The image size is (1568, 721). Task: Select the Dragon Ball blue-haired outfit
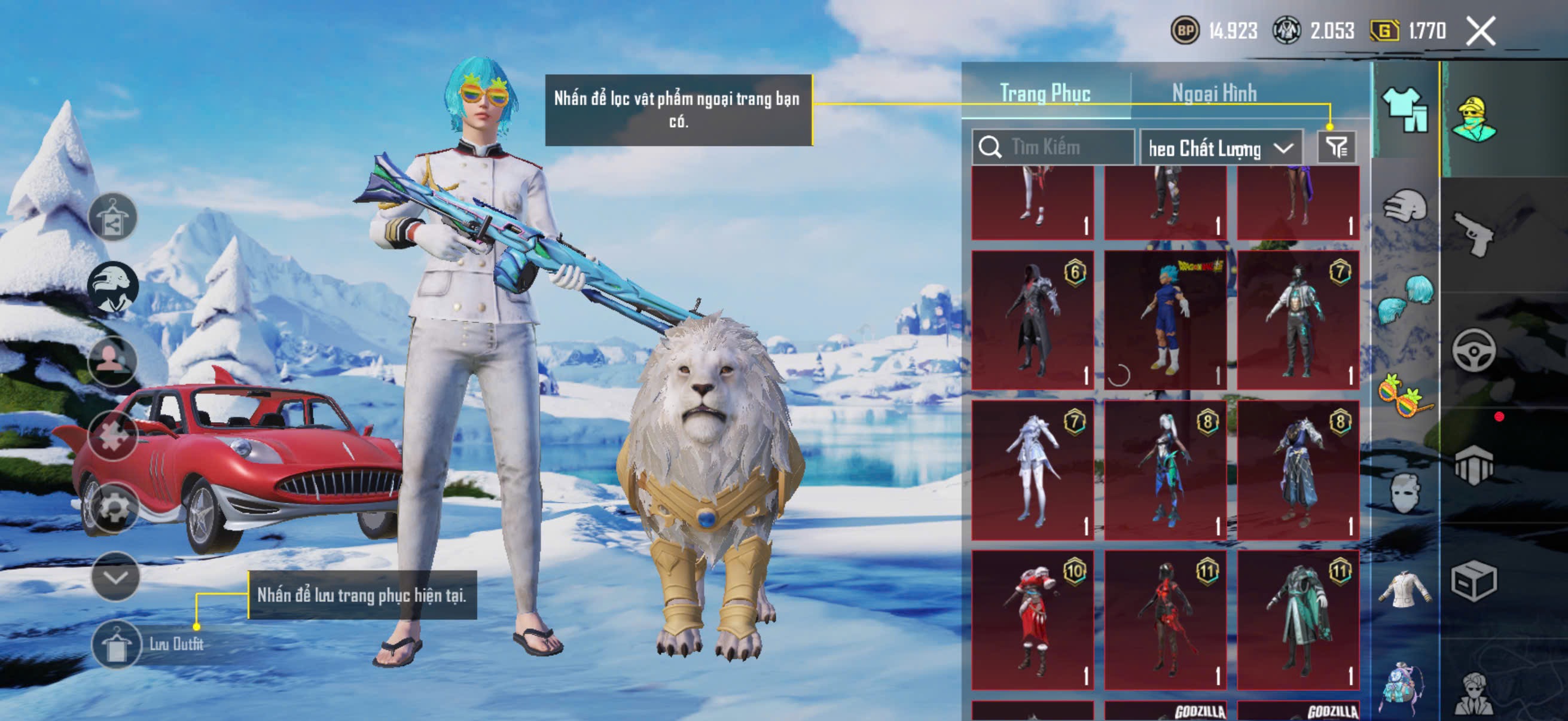click(1165, 320)
